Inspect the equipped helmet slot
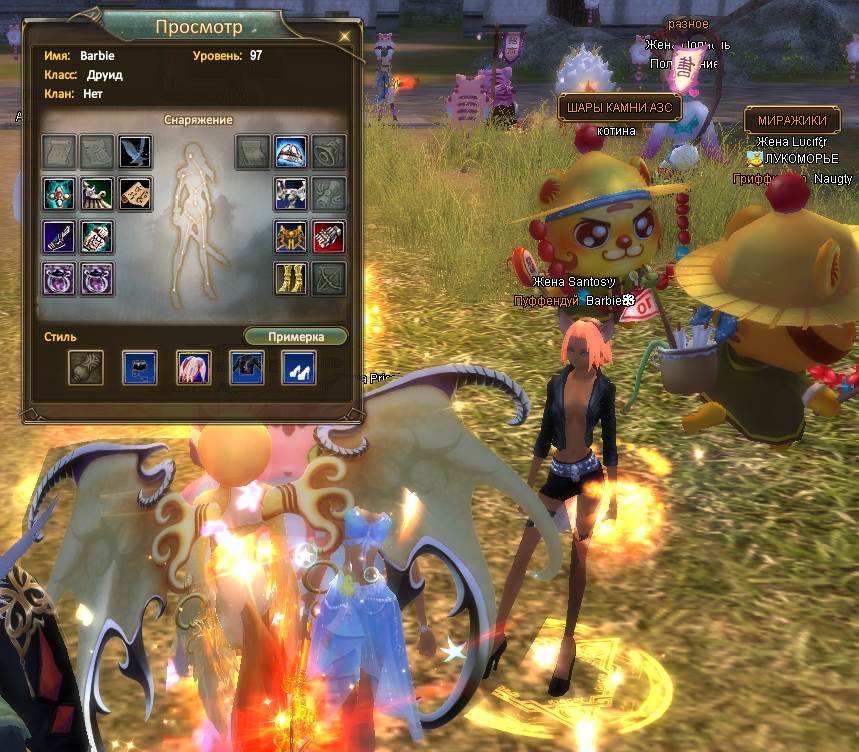 click(291, 151)
